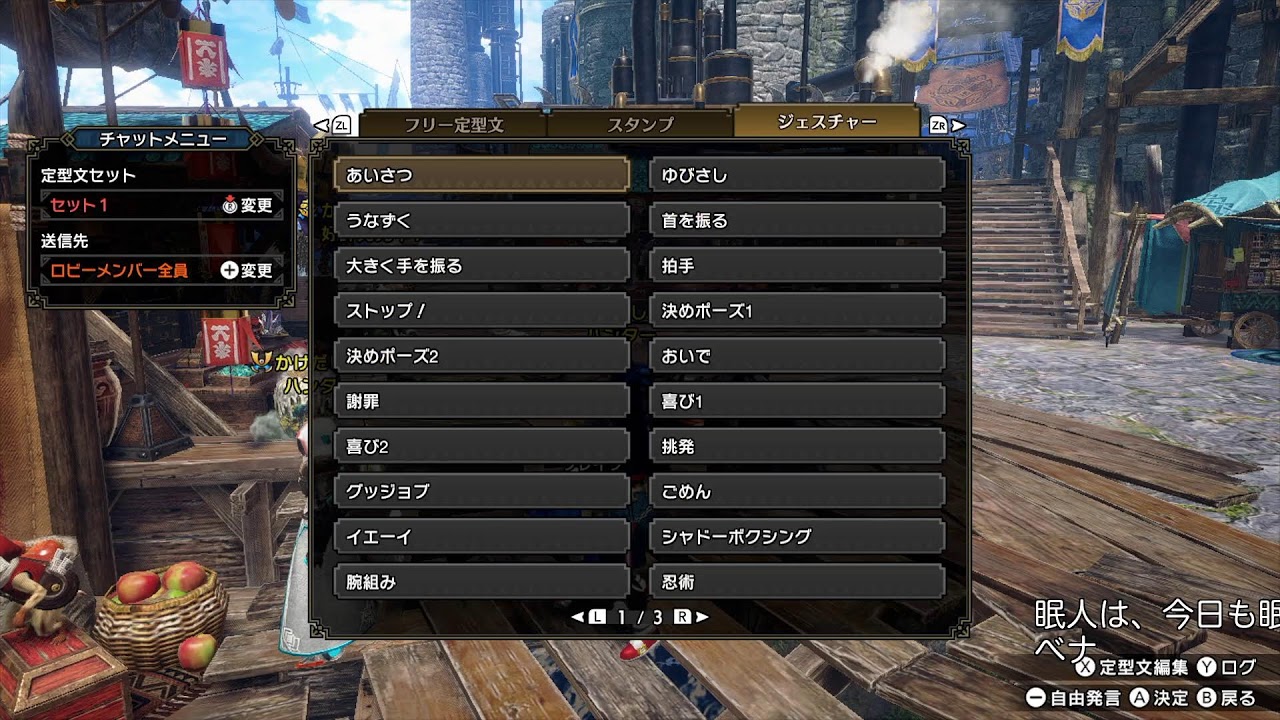1280x720 pixels.
Task: Select the 腕組み gesture
Action: 481,582
